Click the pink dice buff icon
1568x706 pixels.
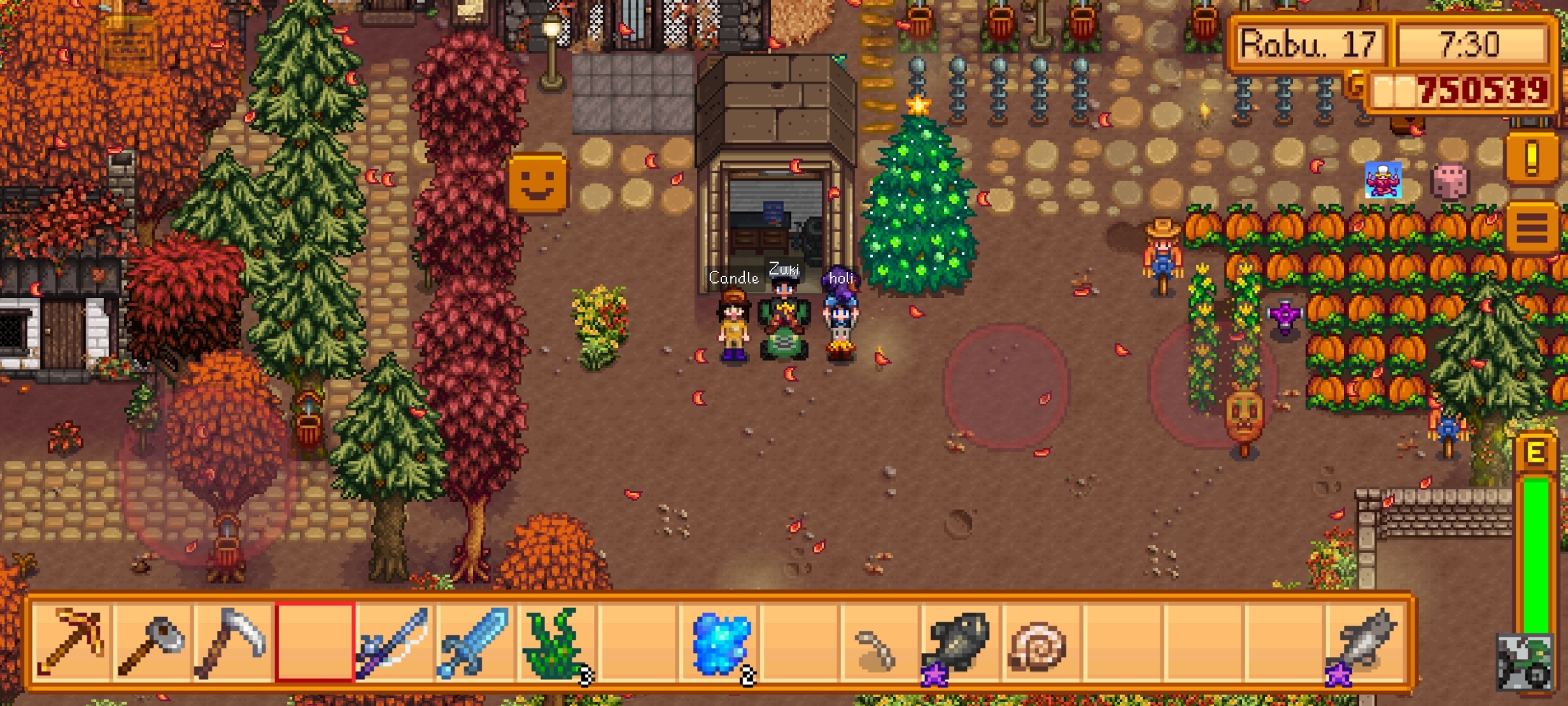[x=1449, y=181]
